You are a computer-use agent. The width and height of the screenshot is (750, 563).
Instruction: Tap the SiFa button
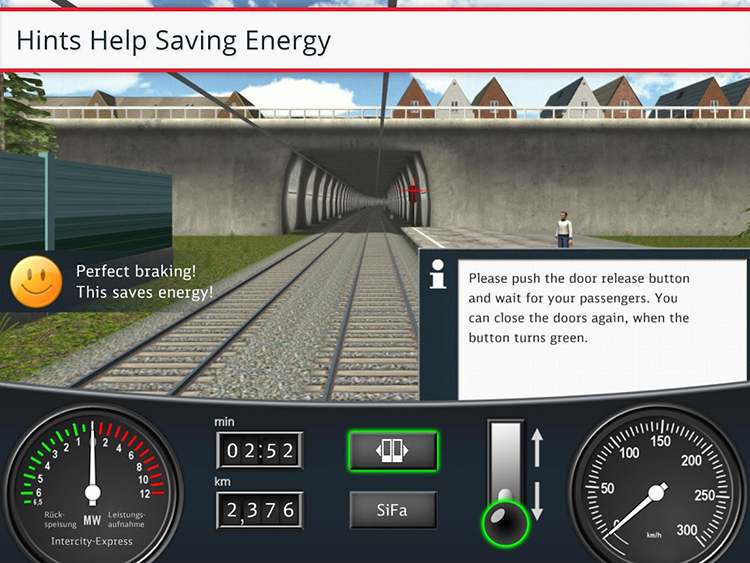tap(393, 510)
